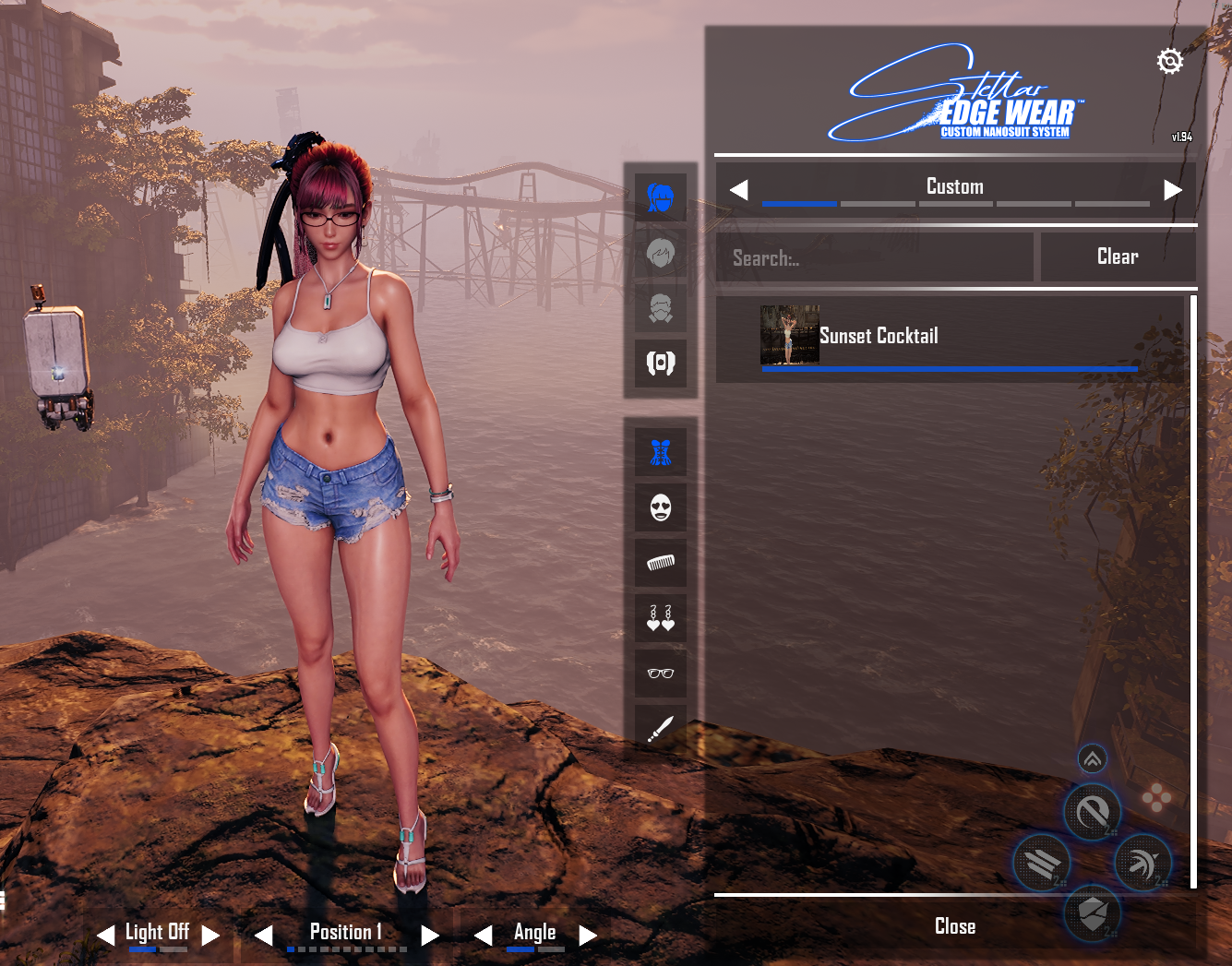Open the gear settings icon
1232x966 pixels.
tap(1169, 61)
